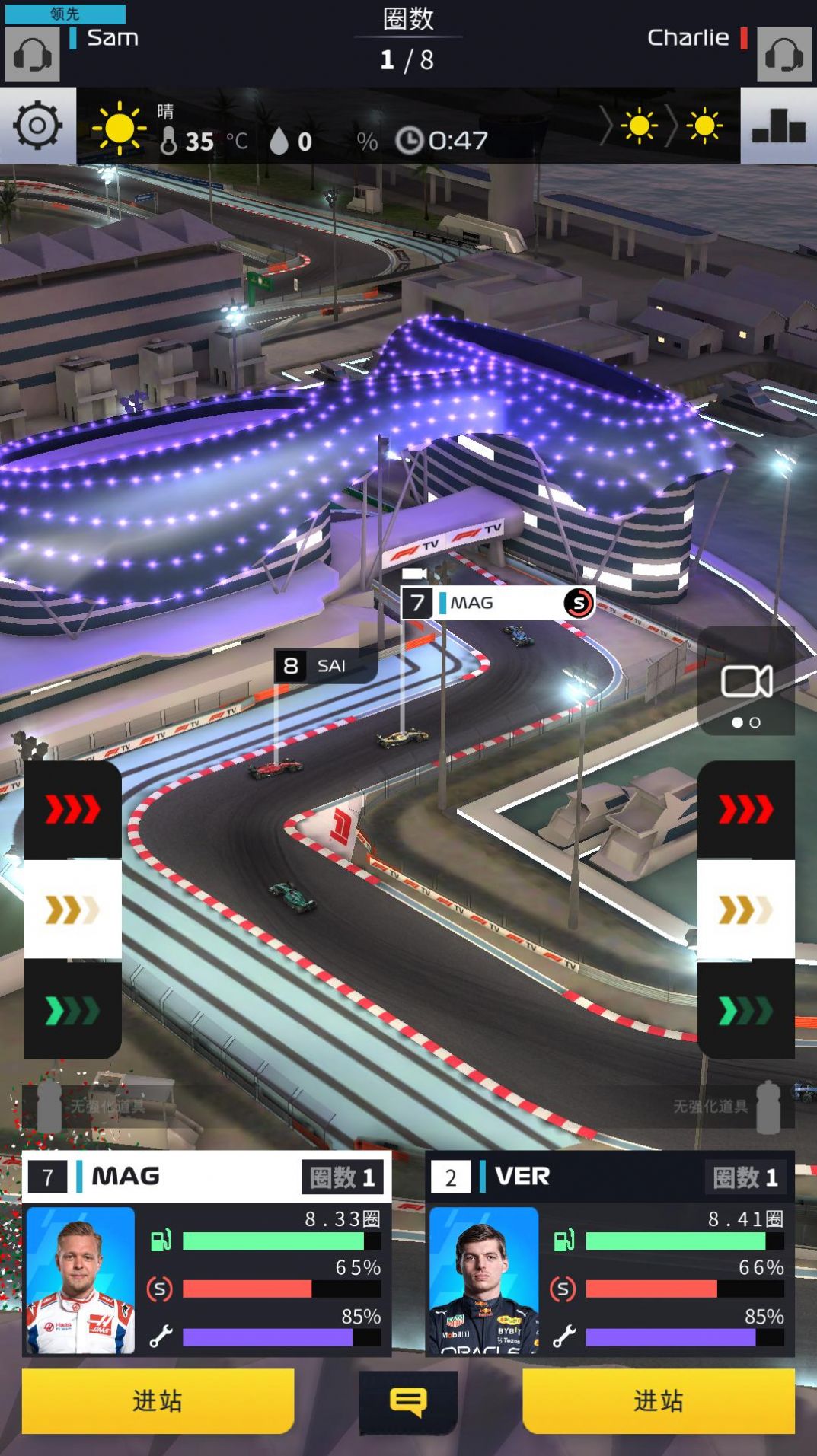Image resolution: width=817 pixels, height=1456 pixels.
Task: Set MAG to green conserving pace
Action: click(x=73, y=1011)
